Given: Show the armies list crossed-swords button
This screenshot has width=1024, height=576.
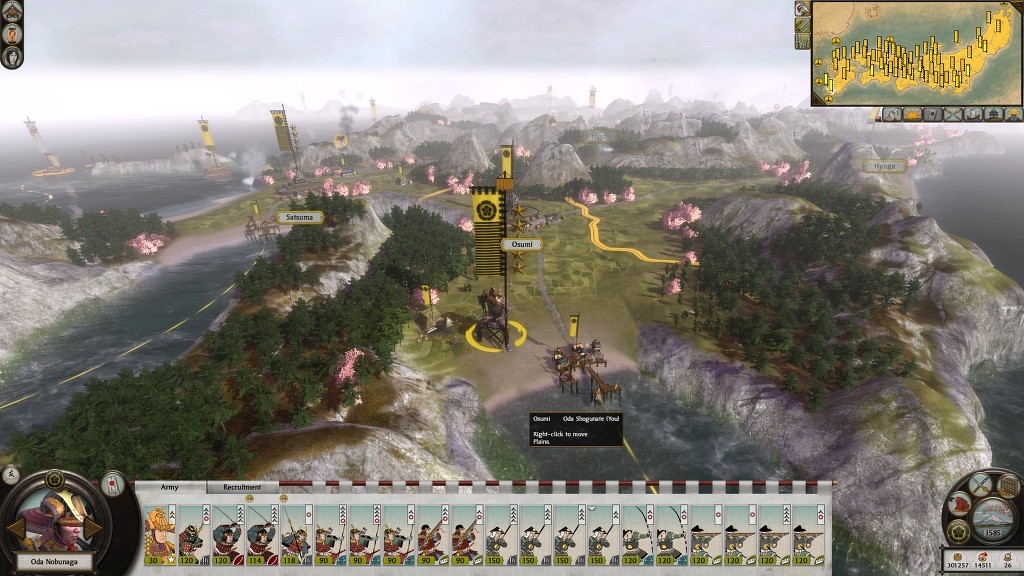Looking at the screenshot, I should click(951, 114).
